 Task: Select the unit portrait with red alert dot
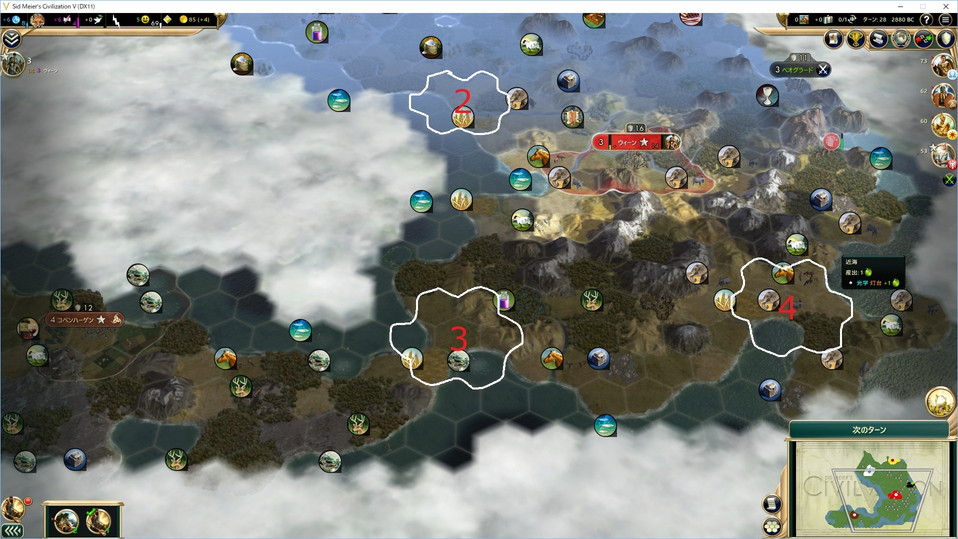(x=14, y=508)
